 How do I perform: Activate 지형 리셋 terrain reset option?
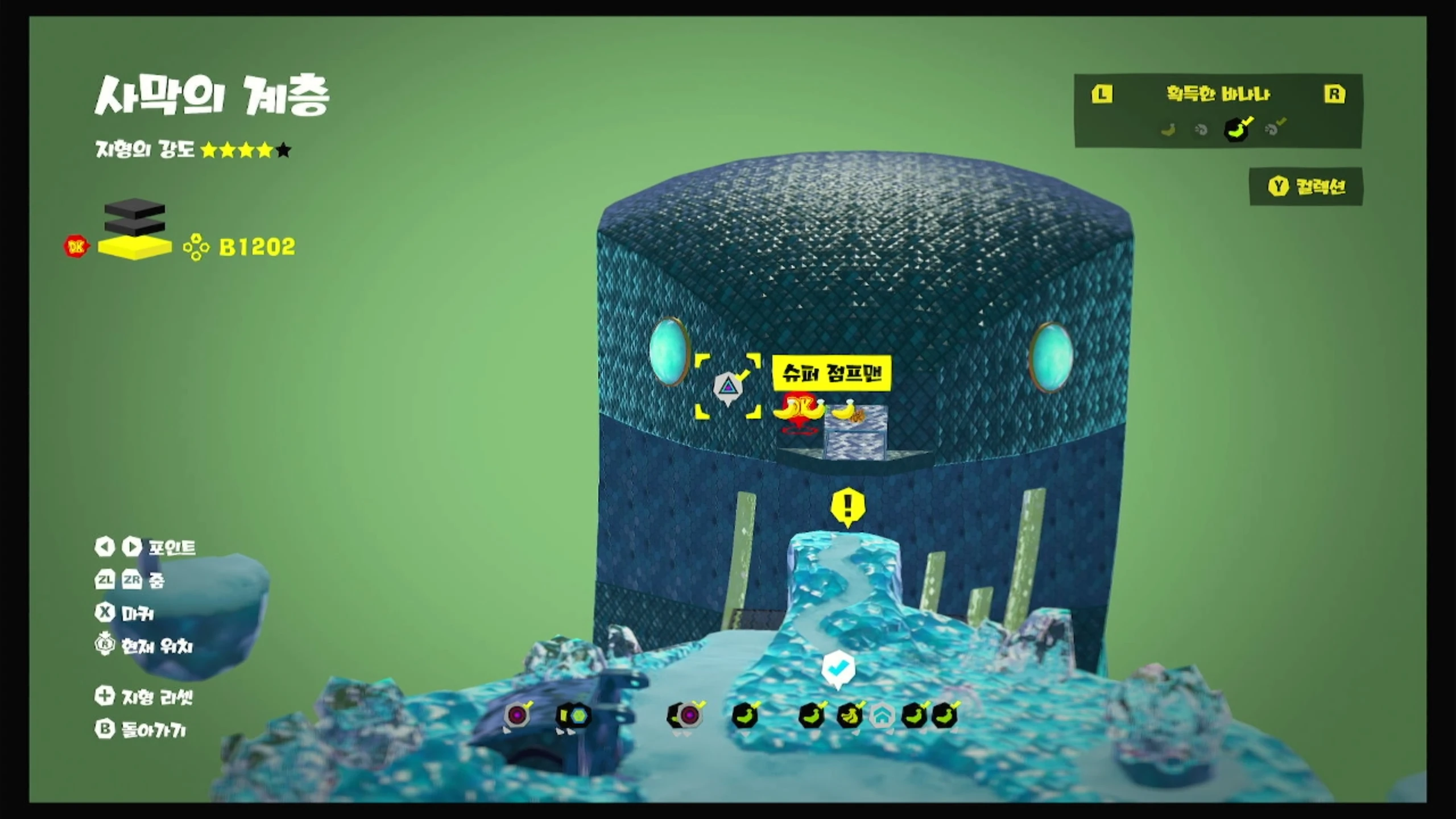point(144,697)
